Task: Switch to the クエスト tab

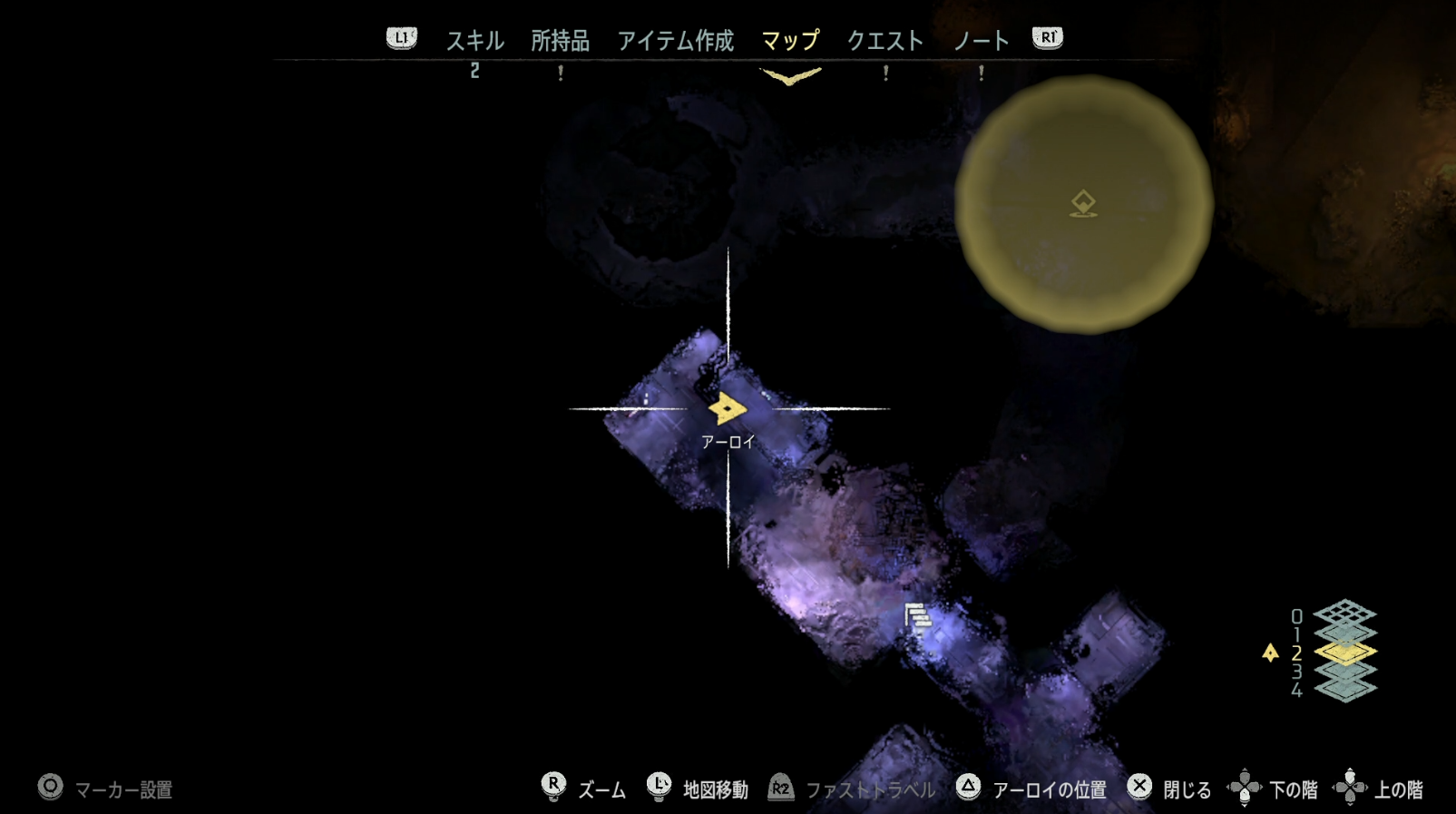Action: tap(886, 40)
